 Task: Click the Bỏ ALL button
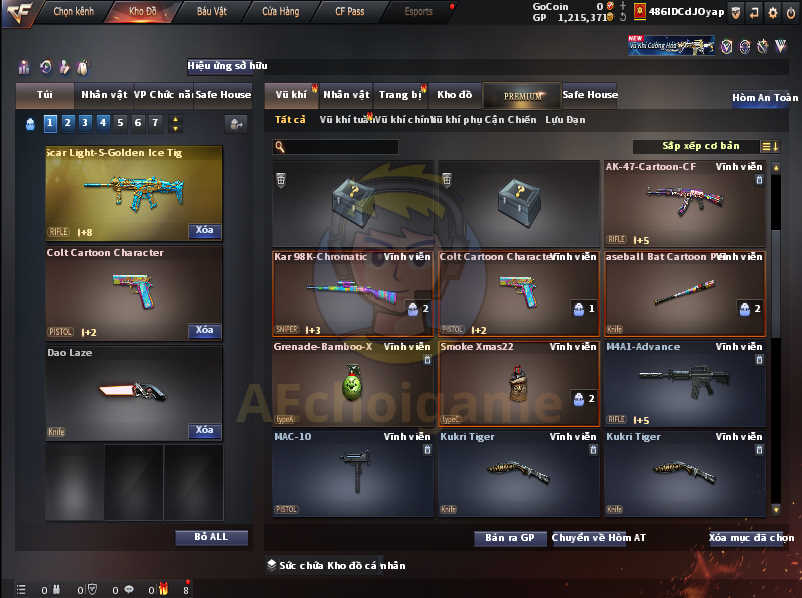pos(211,537)
